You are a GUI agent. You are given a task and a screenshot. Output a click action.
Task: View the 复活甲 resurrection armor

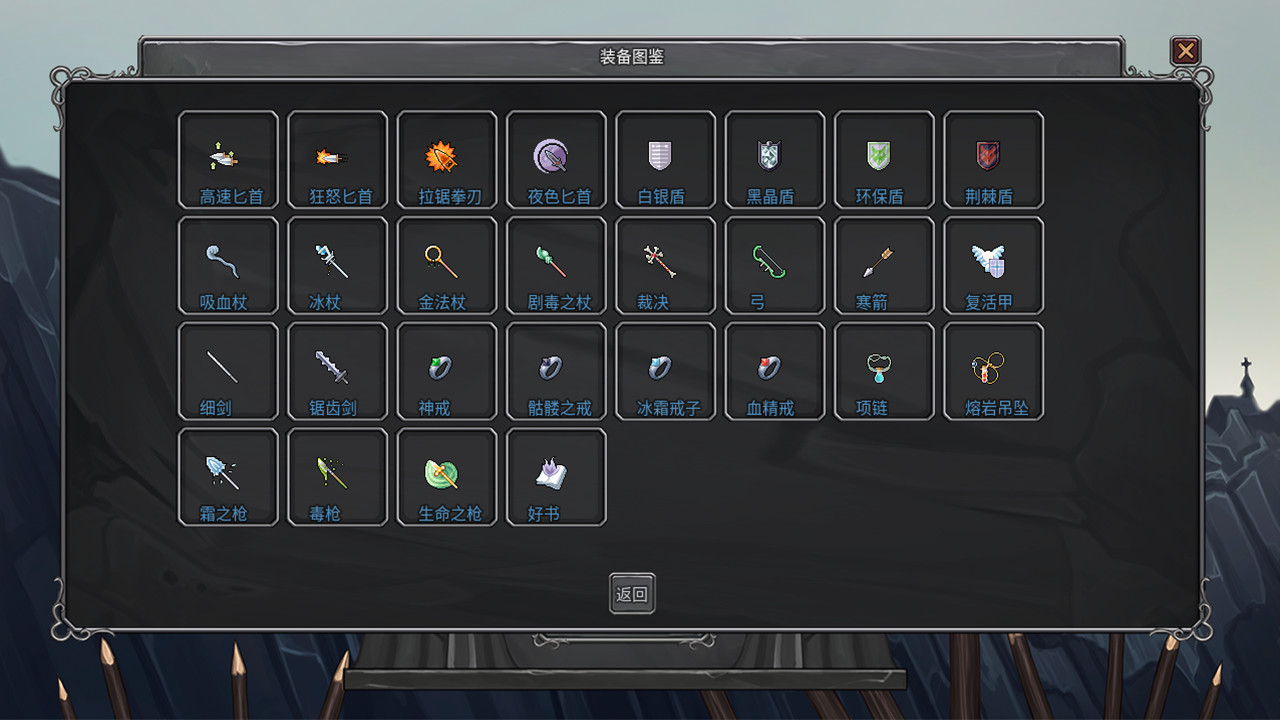pyautogui.click(x=993, y=265)
